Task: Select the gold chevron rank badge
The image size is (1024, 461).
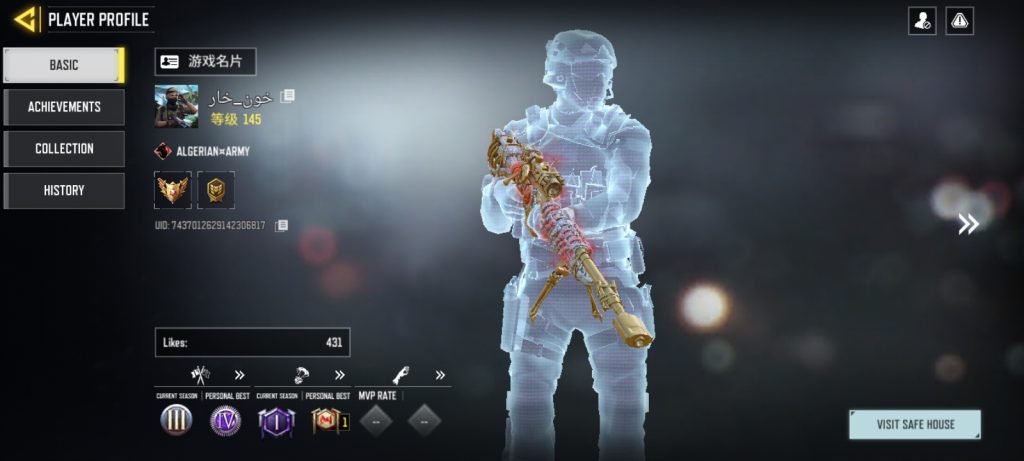Action: [x=216, y=190]
